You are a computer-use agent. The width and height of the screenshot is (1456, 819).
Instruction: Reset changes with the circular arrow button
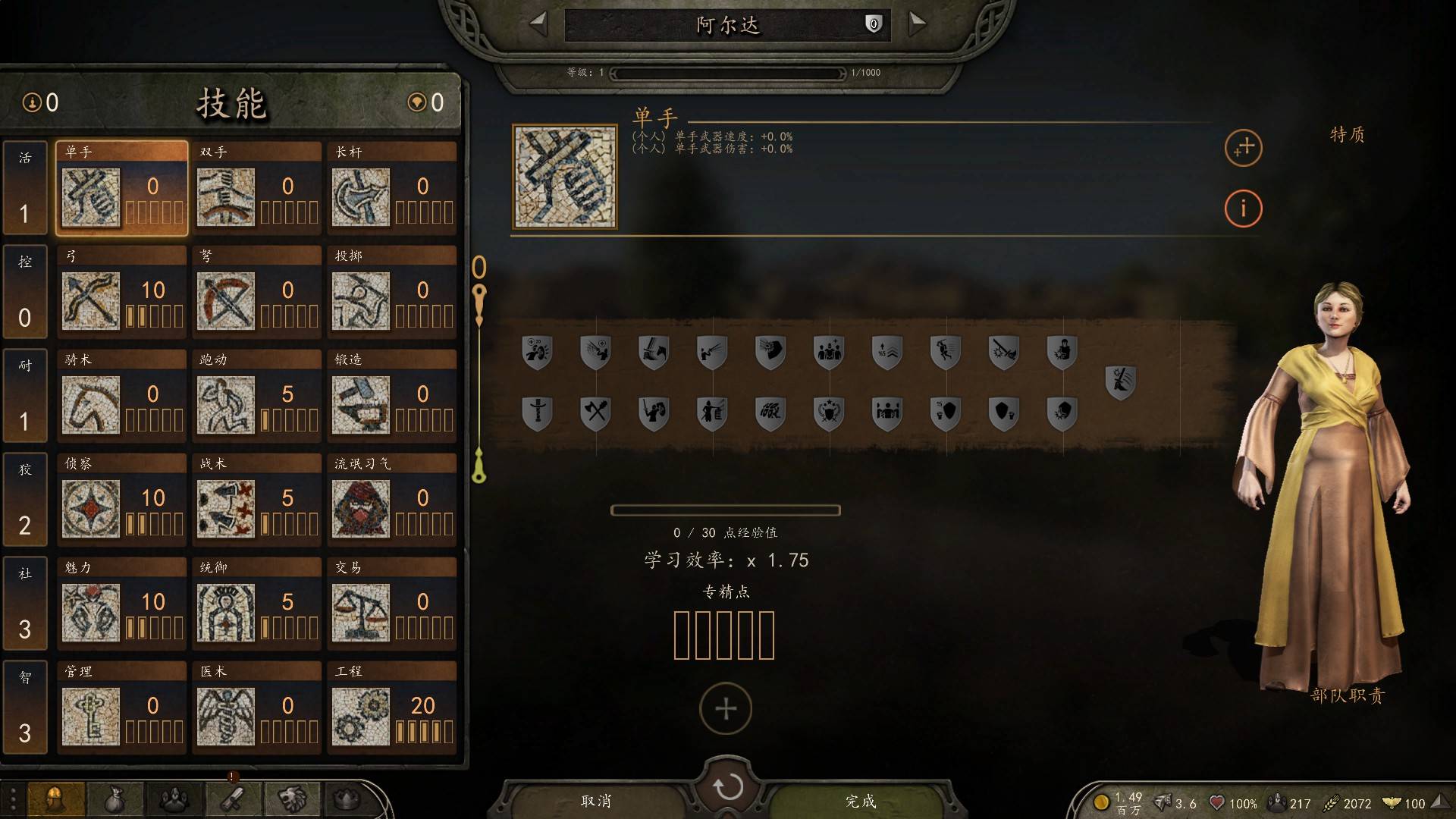pos(727,787)
